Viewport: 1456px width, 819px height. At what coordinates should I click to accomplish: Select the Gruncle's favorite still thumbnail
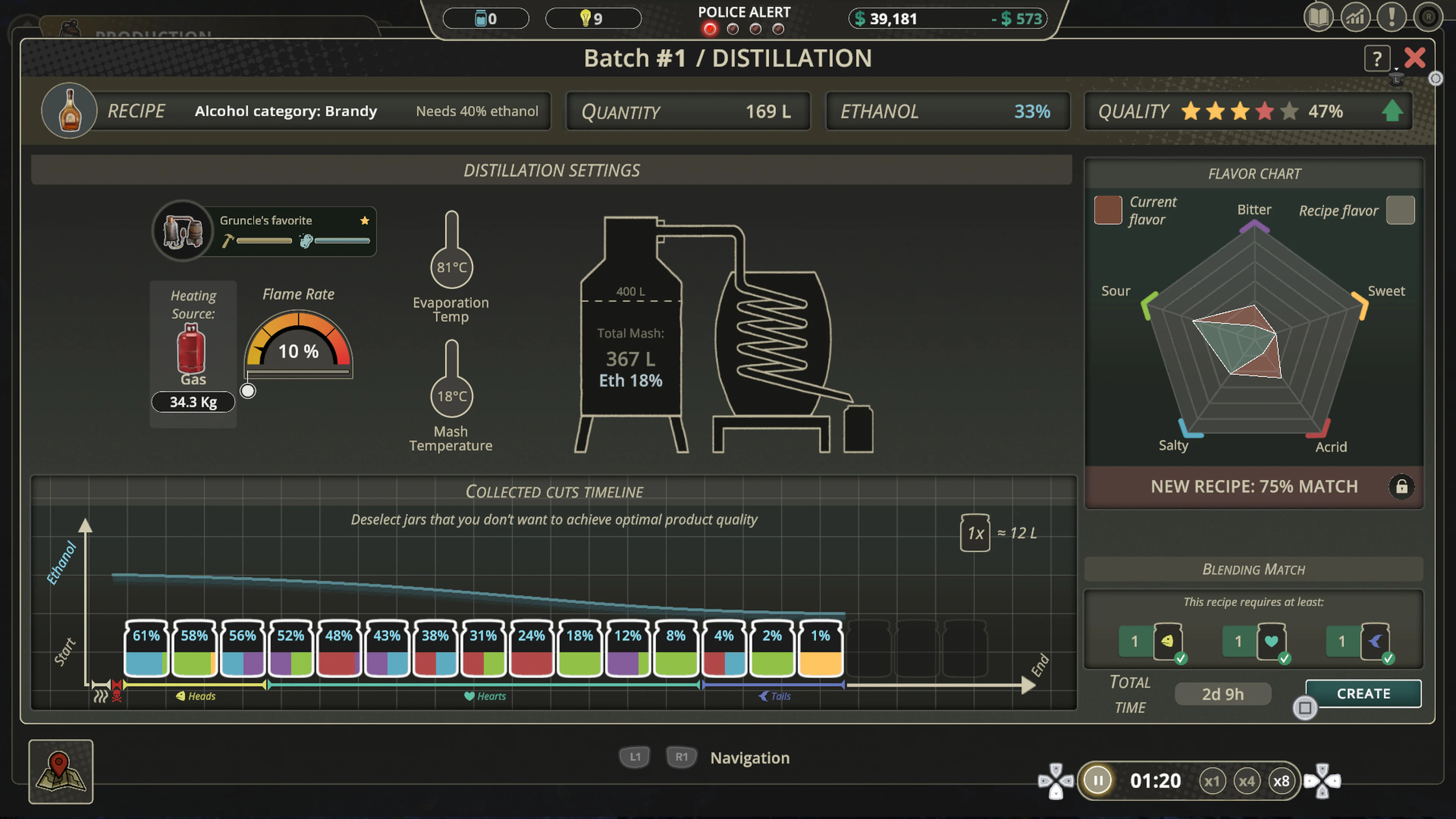tap(182, 231)
